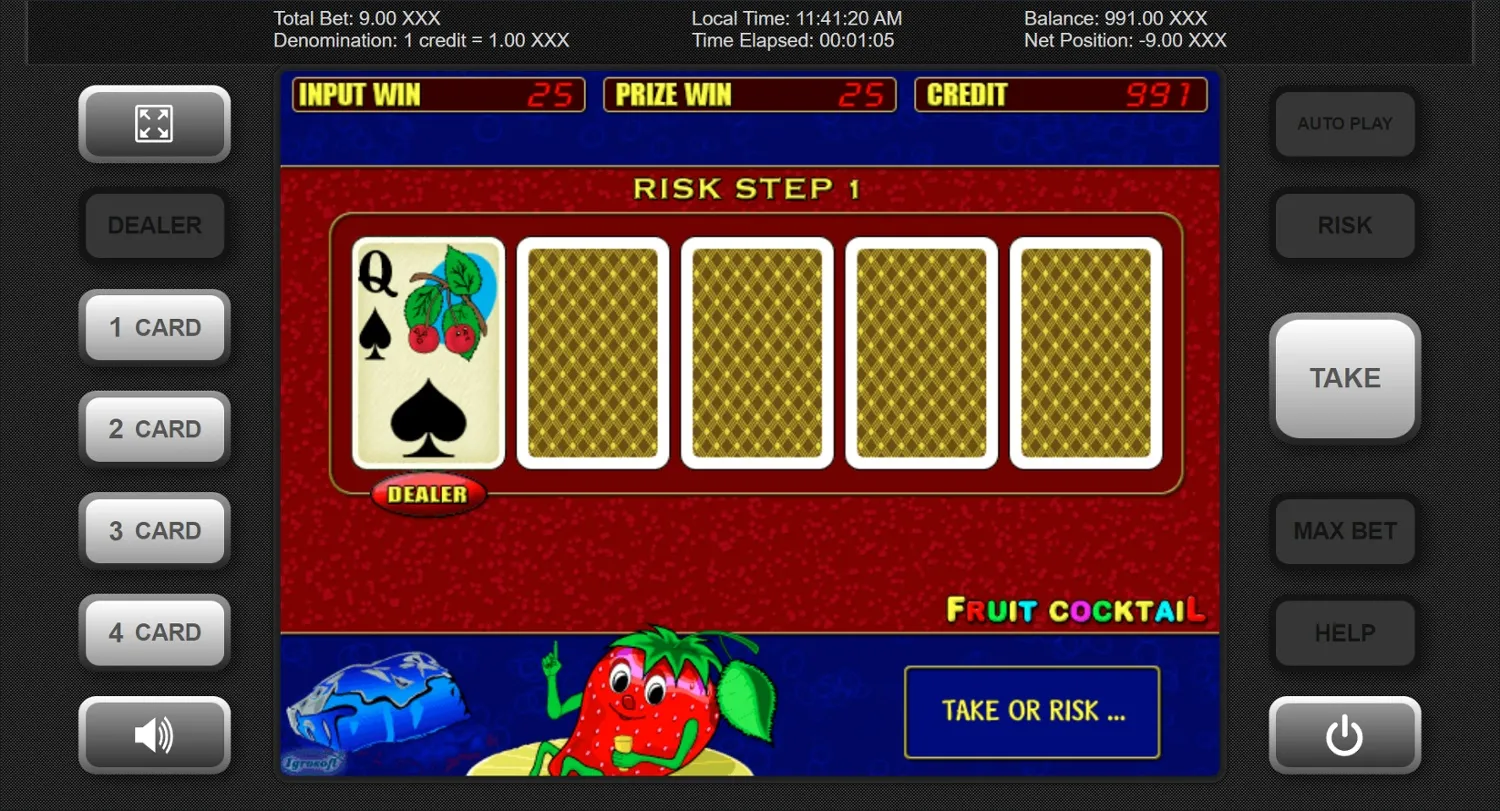Image resolution: width=1500 pixels, height=811 pixels.
Task: Click the TAKE OR RISK prompt box
Action: point(1032,711)
